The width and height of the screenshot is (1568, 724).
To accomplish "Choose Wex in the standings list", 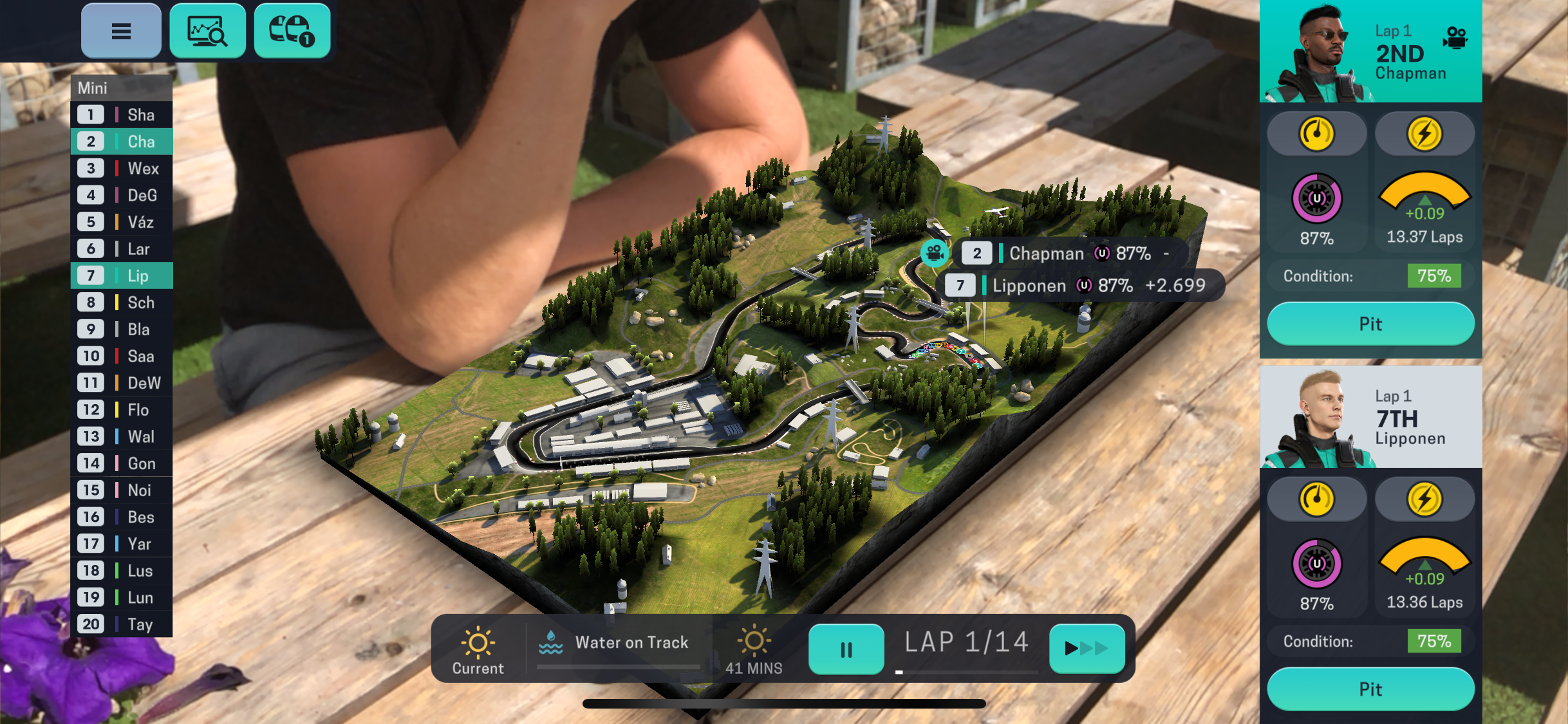I will 122,169.
